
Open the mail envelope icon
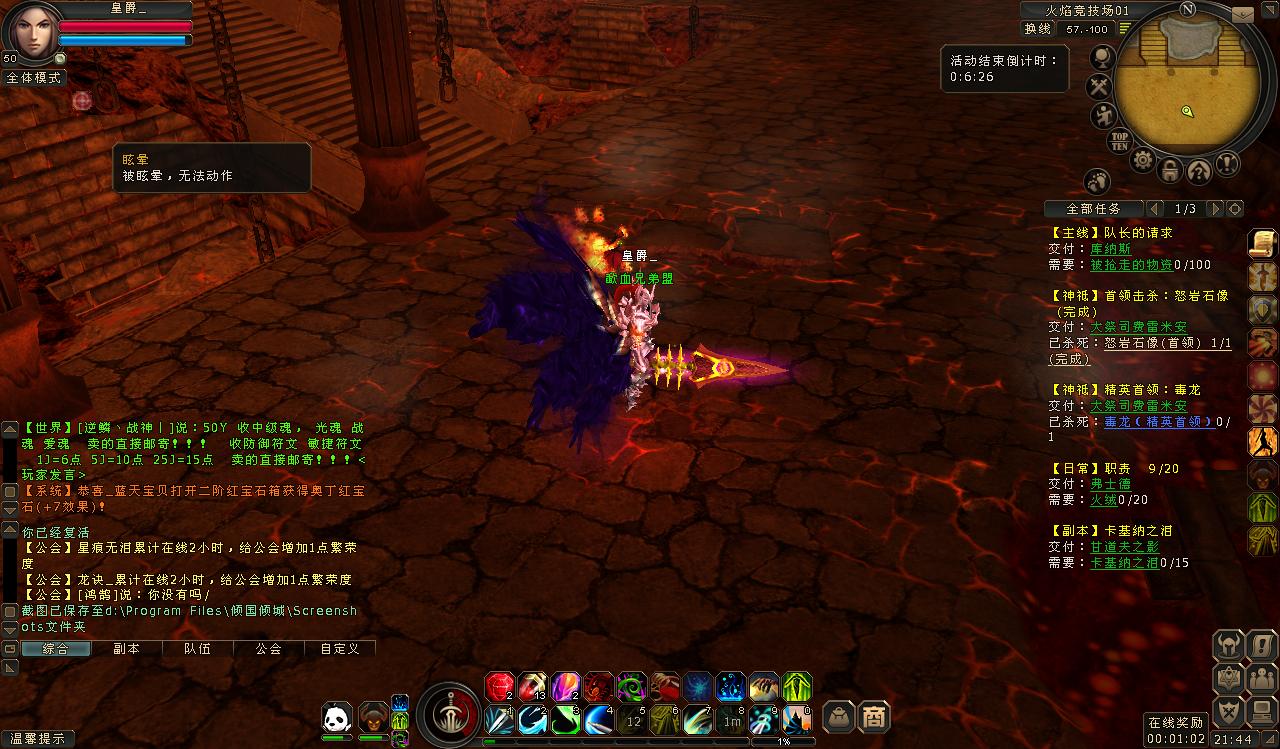(1243, 15)
